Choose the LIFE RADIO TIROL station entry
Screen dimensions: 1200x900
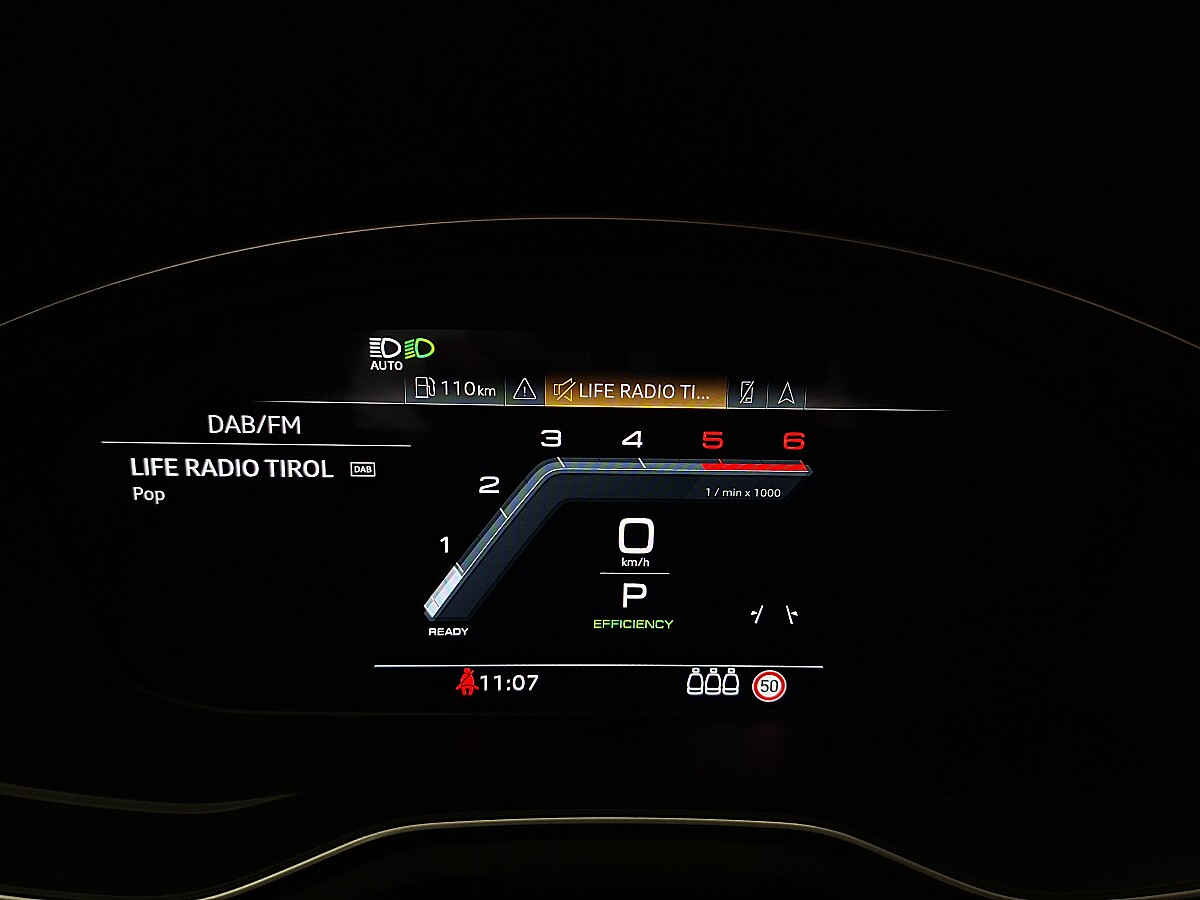[x=232, y=468]
